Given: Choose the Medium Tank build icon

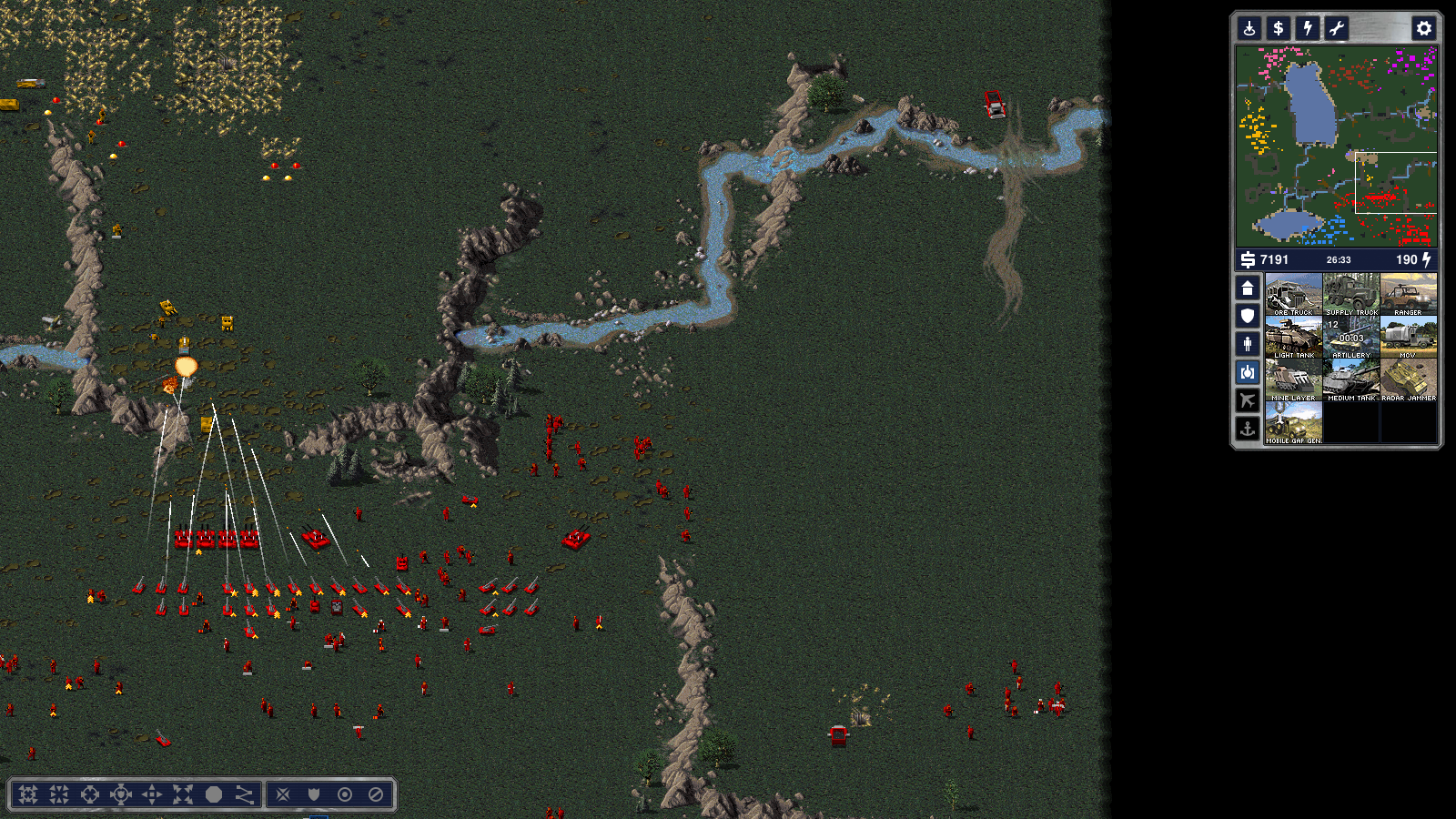Looking at the screenshot, I should pos(1351,380).
